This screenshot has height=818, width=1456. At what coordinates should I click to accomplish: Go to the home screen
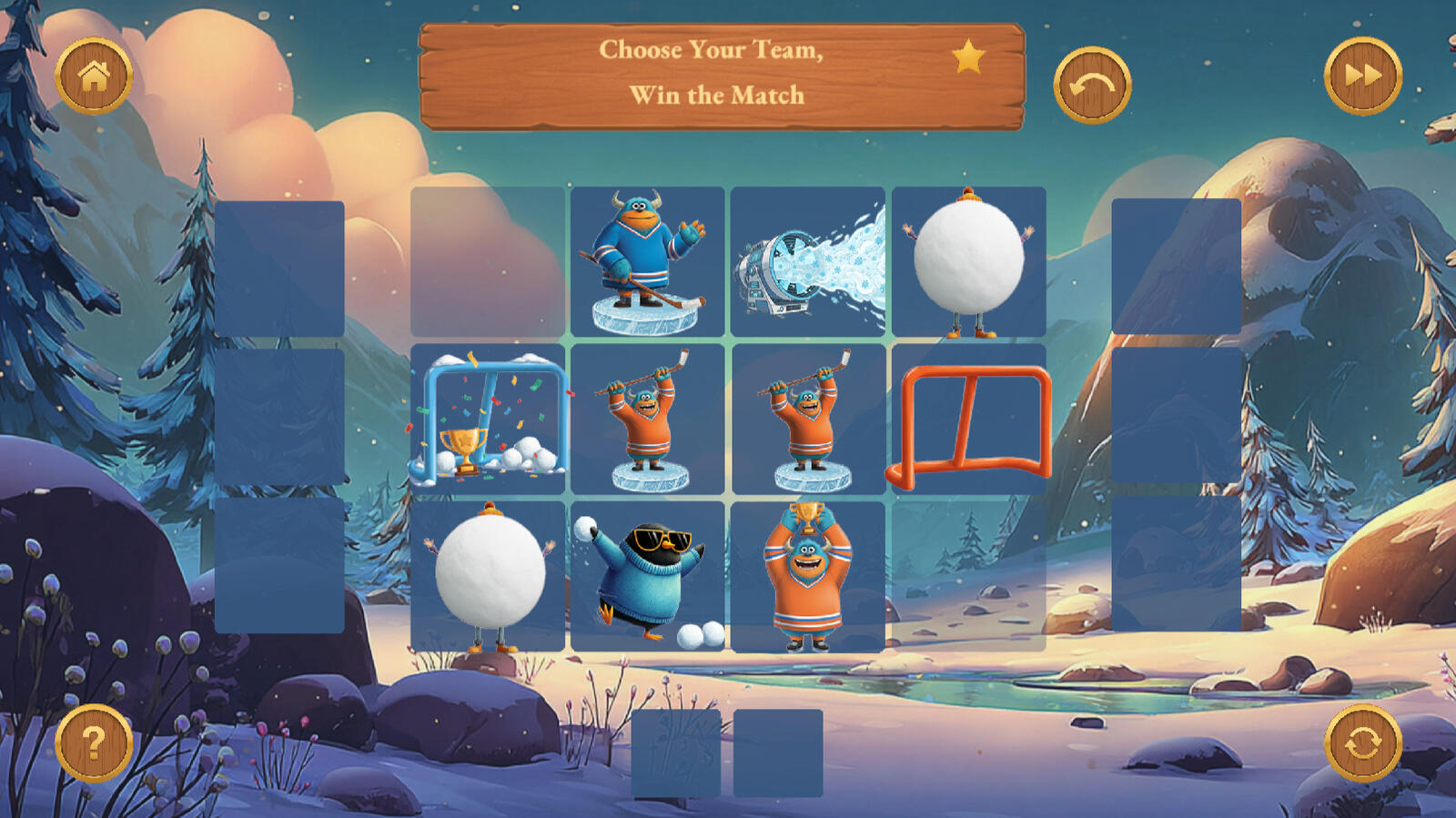point(94,76)
